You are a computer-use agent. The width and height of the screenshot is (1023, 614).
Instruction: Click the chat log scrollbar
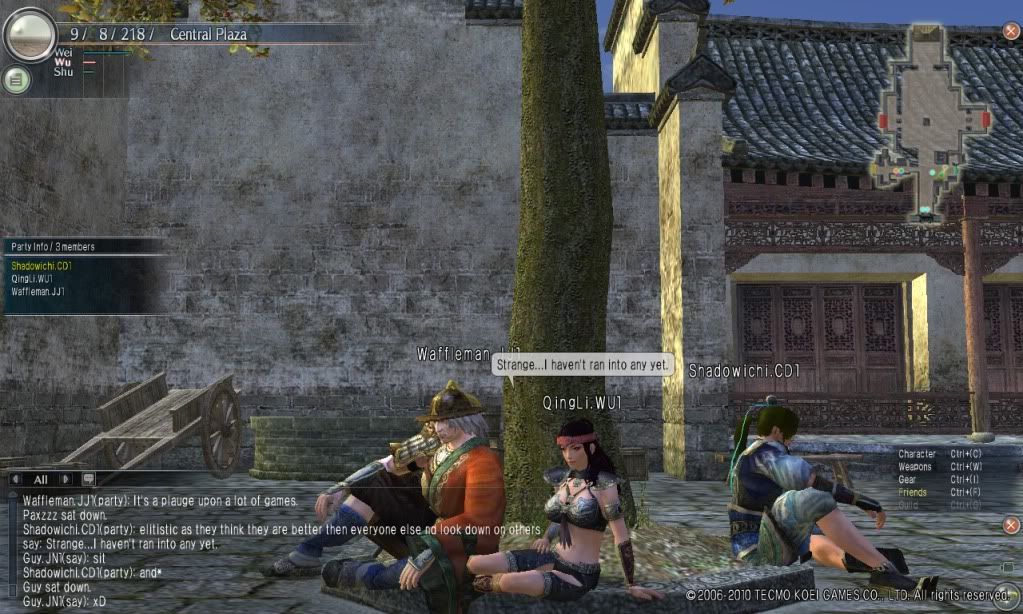click(x=12, y=545)
